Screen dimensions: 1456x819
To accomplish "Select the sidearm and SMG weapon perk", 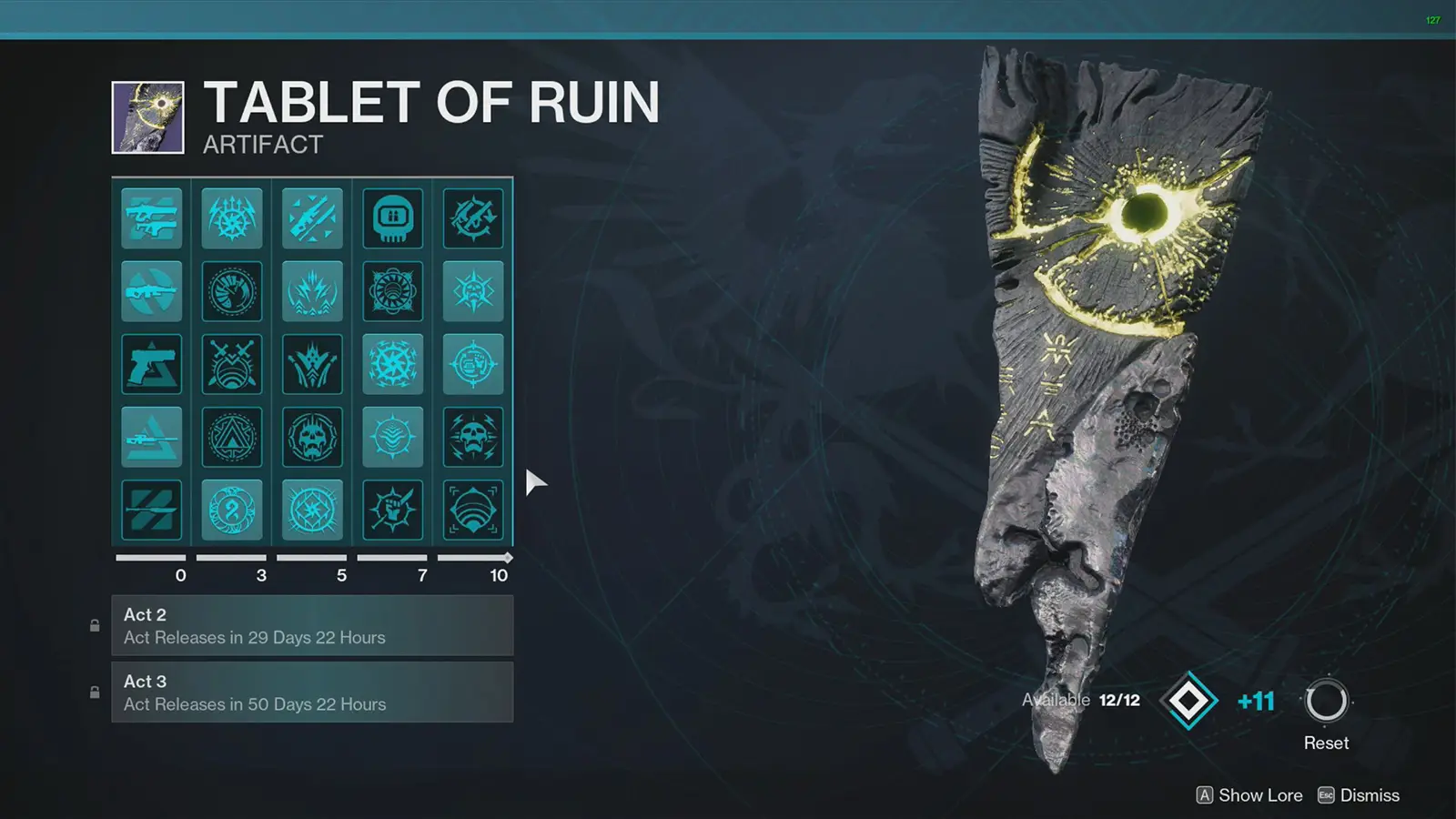I will click(151, 218).
